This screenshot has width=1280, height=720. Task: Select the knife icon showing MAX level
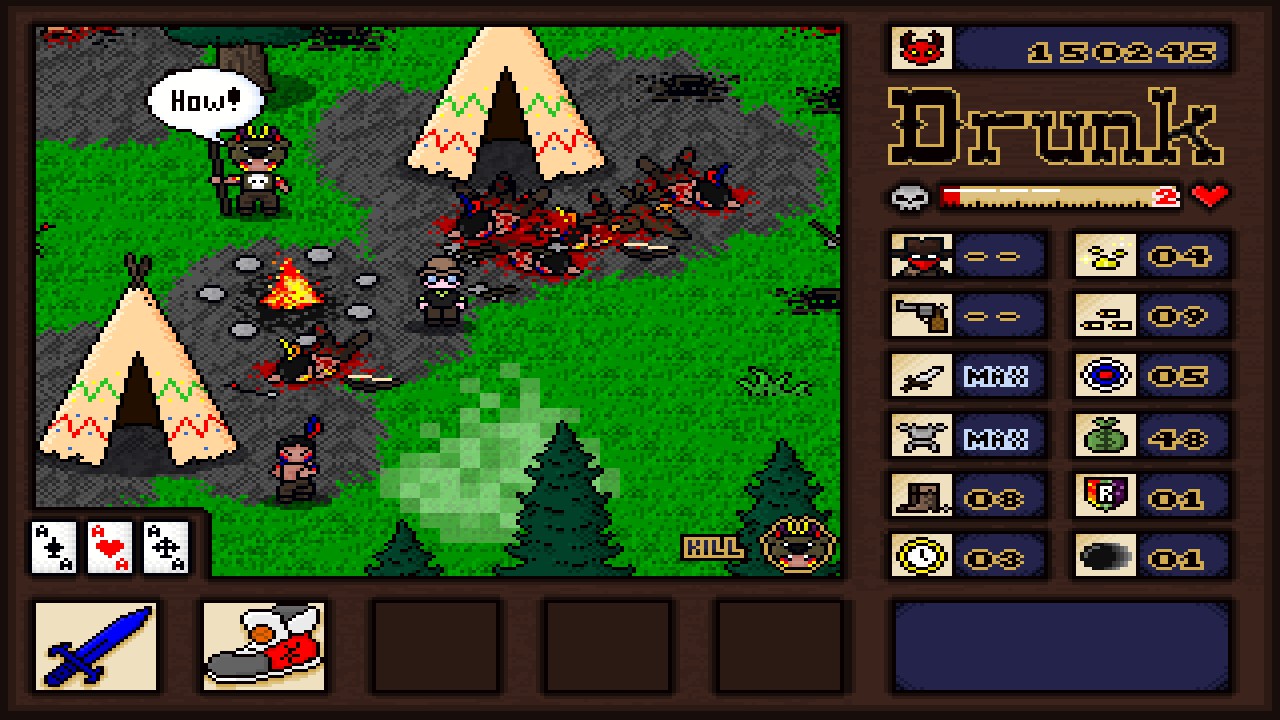tap(920, 376)
